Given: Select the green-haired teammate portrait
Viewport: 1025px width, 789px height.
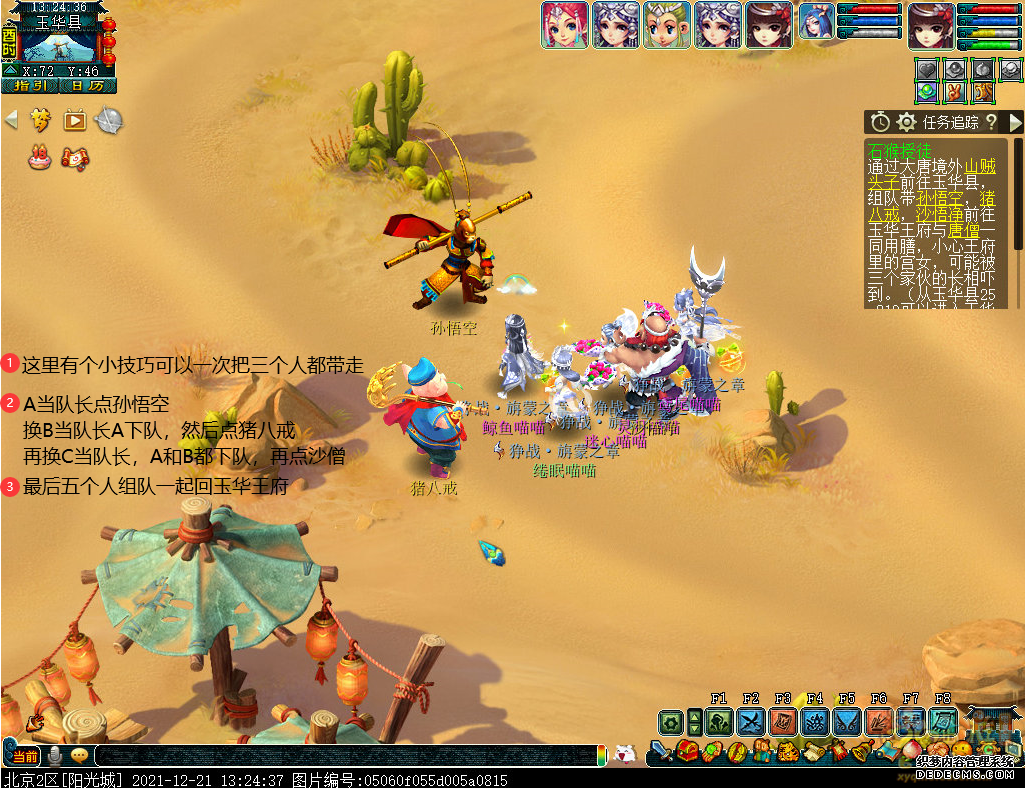Looking at the screenshot, I should click(667, 25).
